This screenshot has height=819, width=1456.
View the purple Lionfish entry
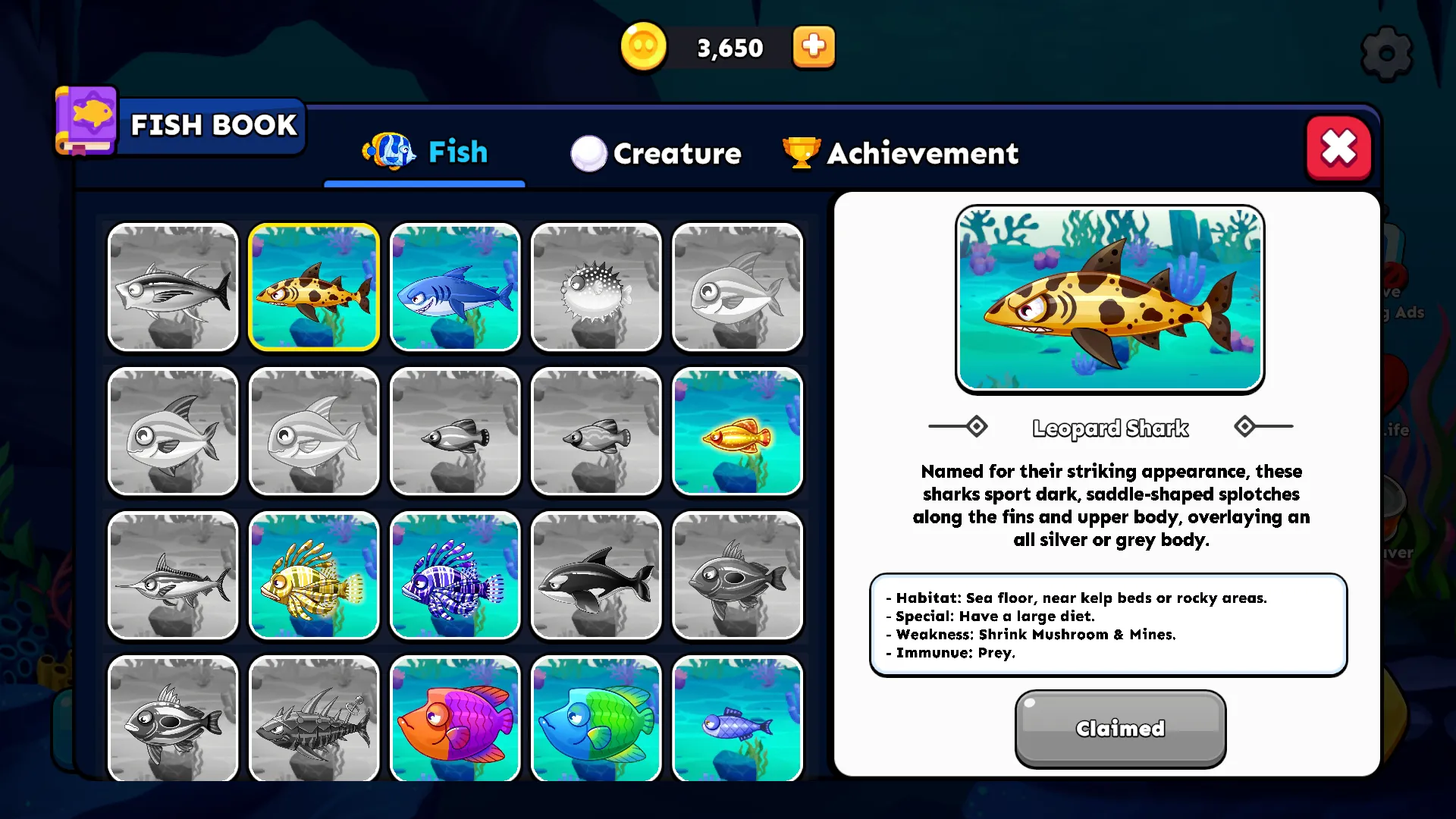tap(455, 576)
